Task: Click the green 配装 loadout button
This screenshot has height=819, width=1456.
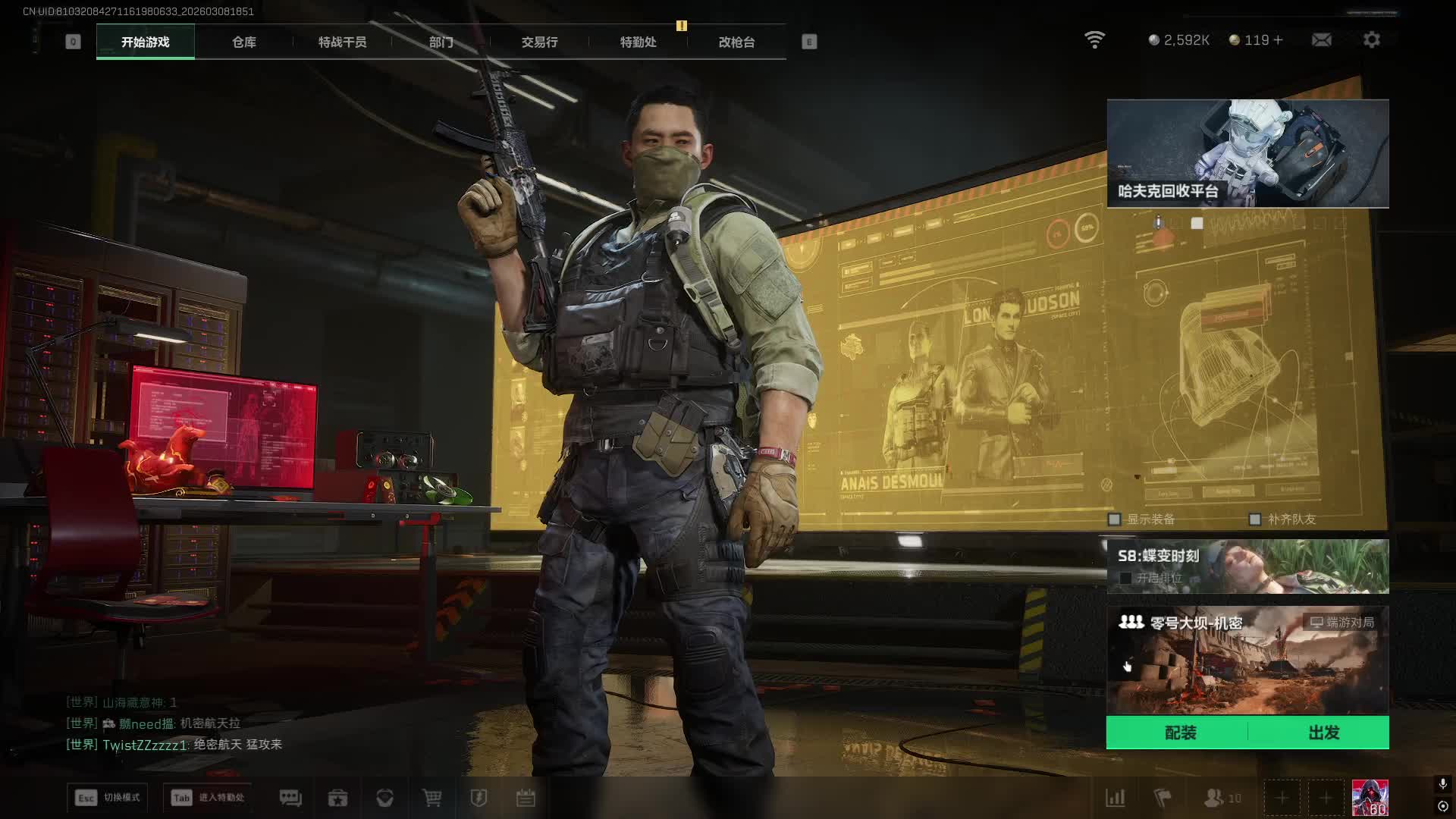Action: click(1180, 733)
